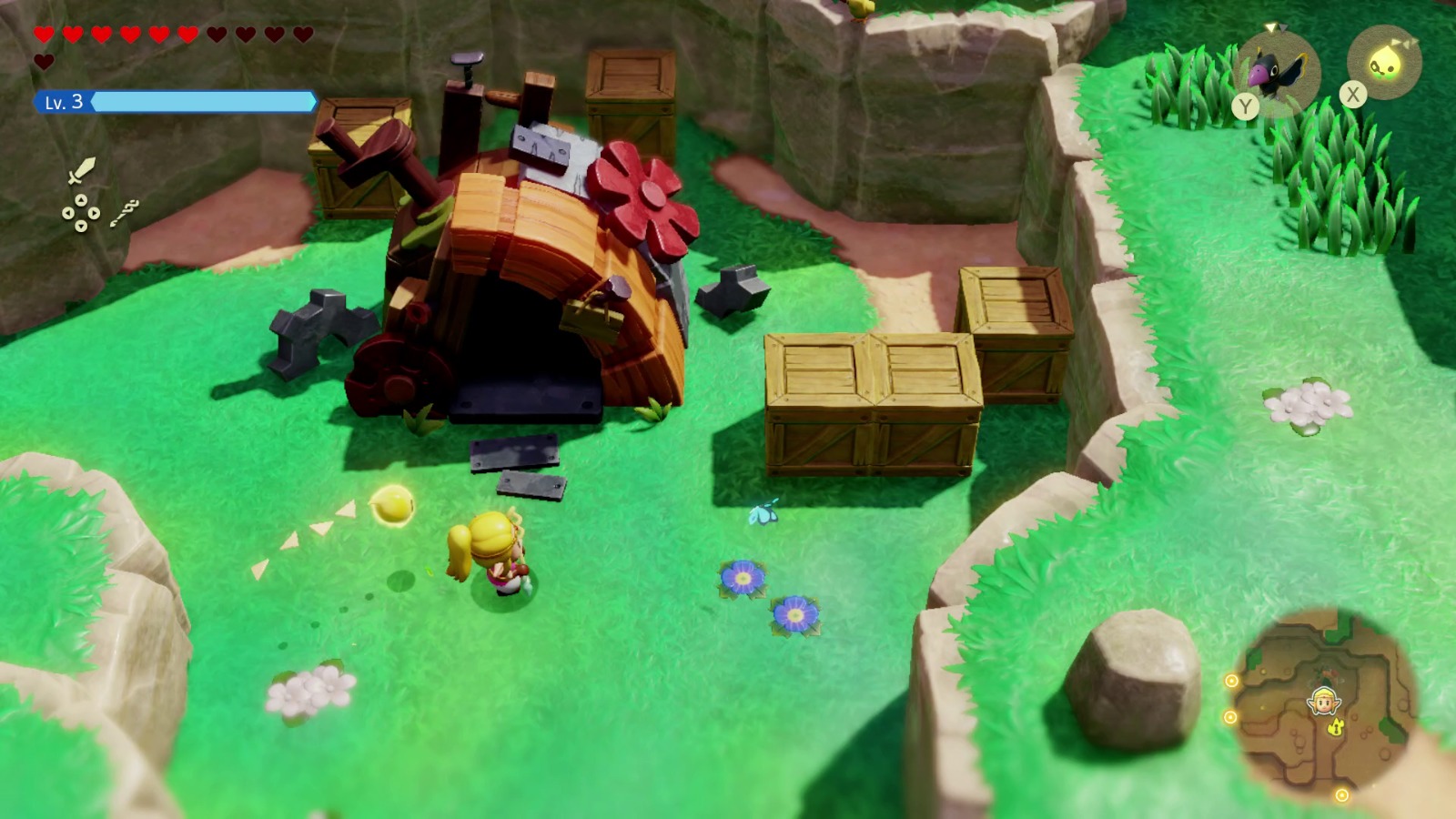The image size is (1456, 819).
Task: Click the yellow keyhole icon on the minimap
Action: point(1335,728)
